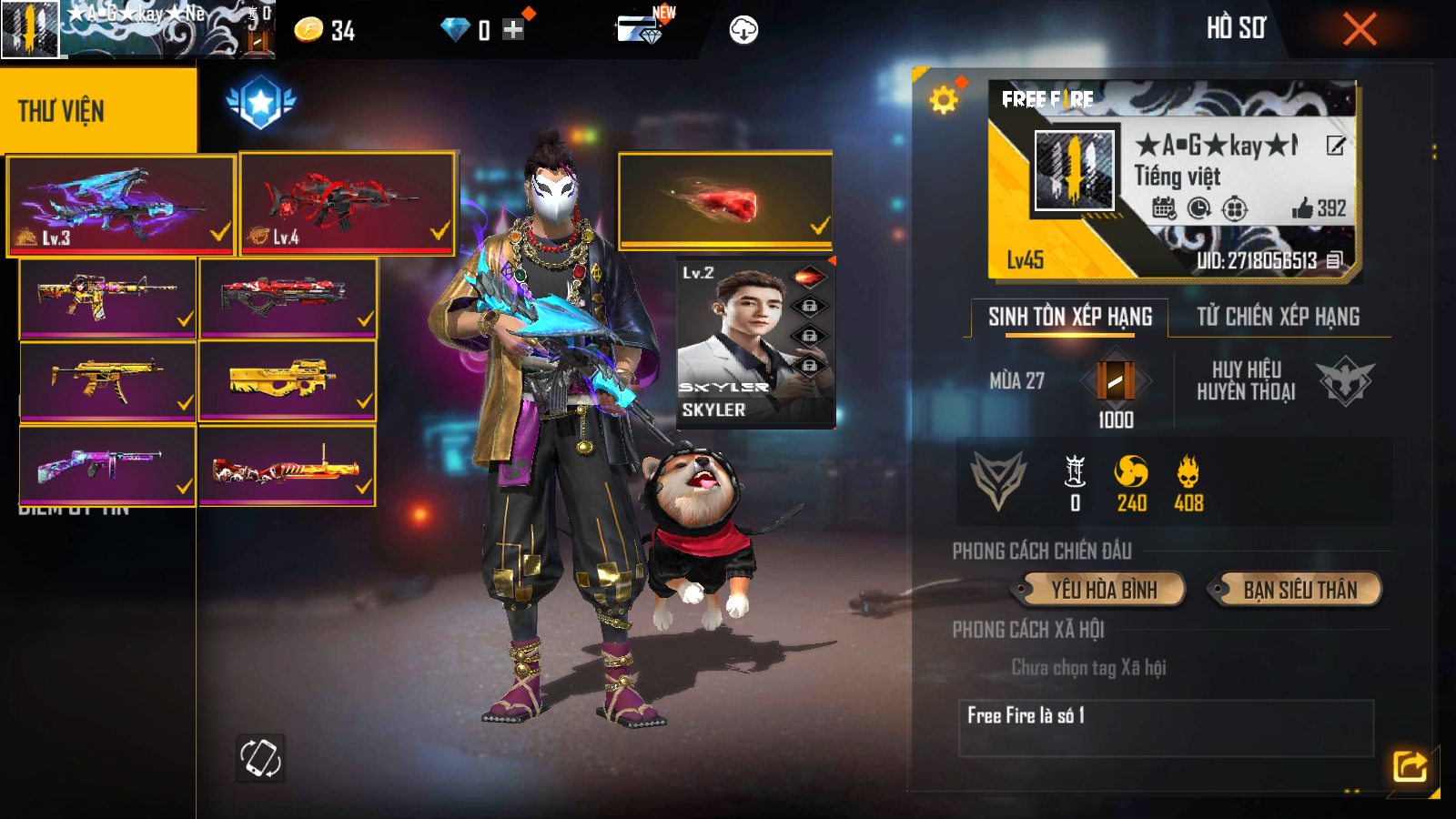Tap the Bạn Siêu Thần style tag

pos(1299,590)
